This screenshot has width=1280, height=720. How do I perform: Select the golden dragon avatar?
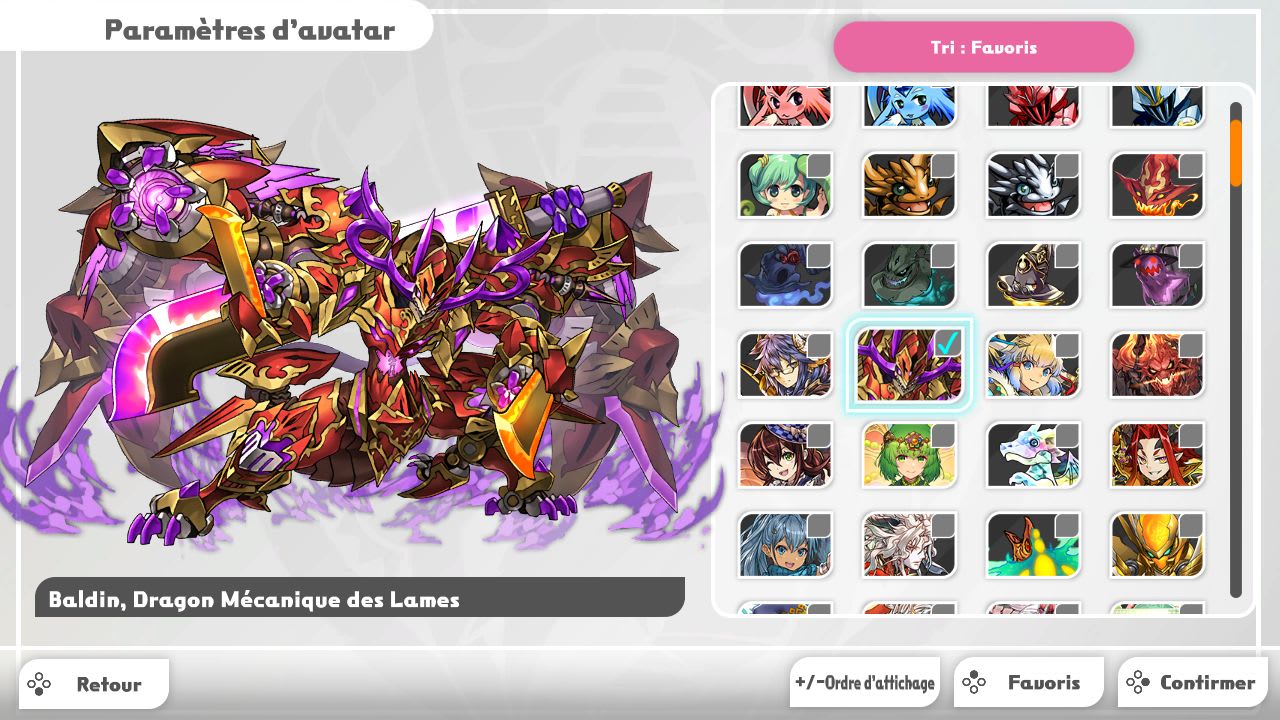click(x=909, y=185)
